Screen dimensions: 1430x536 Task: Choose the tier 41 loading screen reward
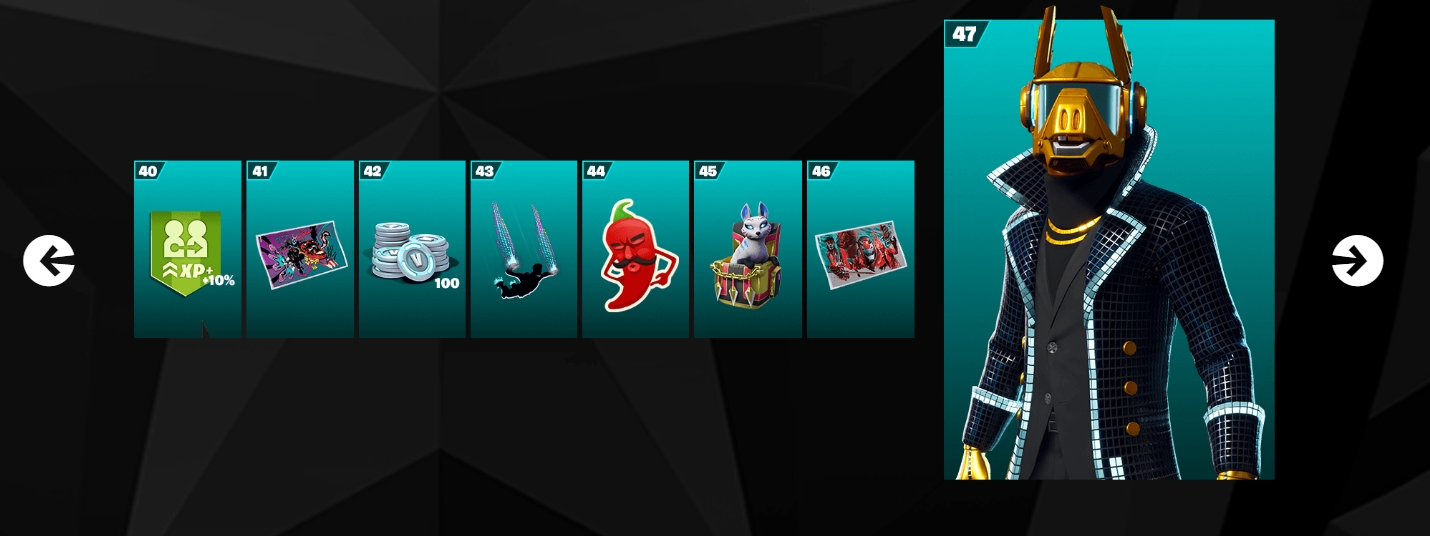300,250
